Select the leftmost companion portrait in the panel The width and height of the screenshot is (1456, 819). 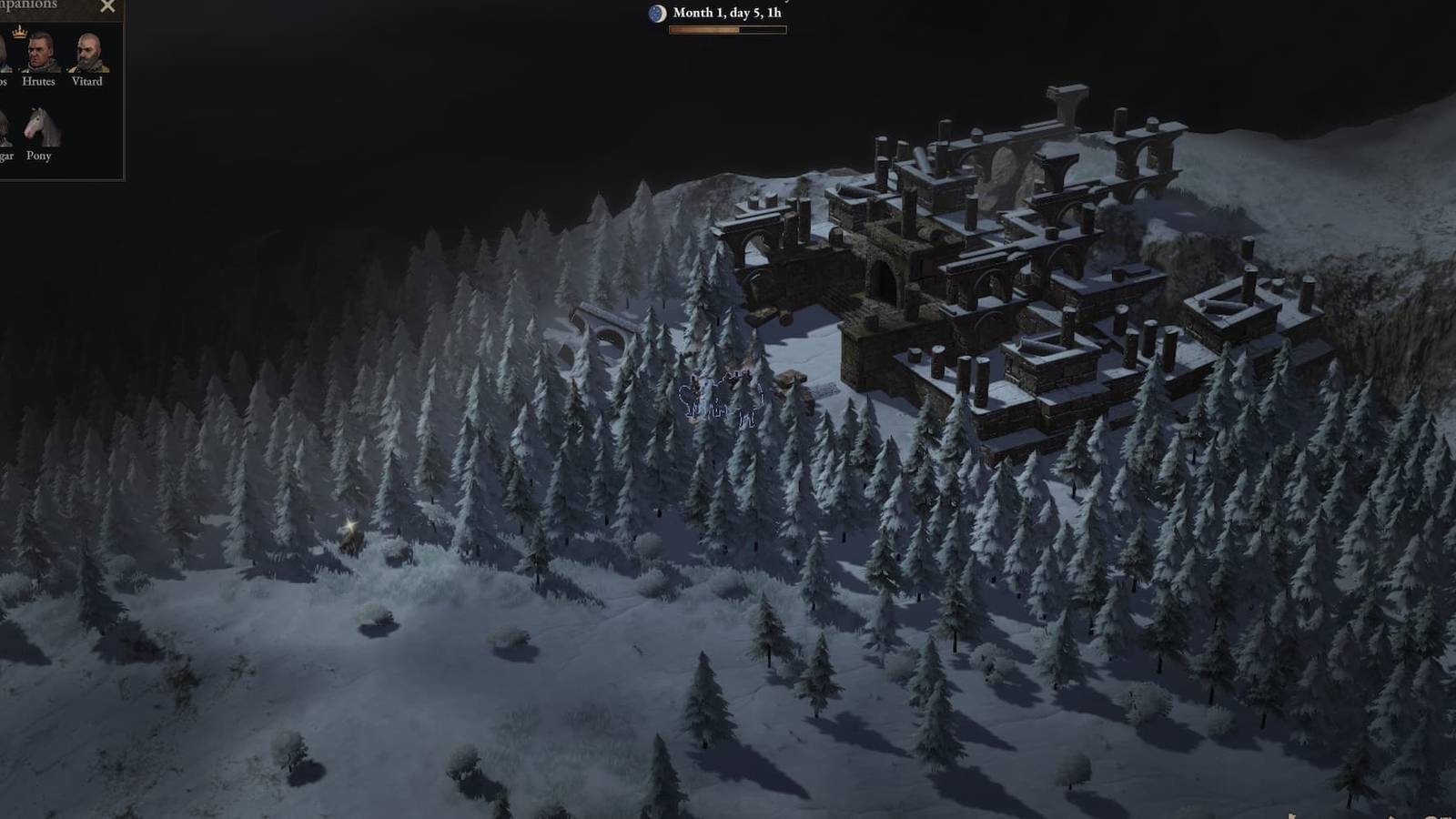click(x=5, y=53)
